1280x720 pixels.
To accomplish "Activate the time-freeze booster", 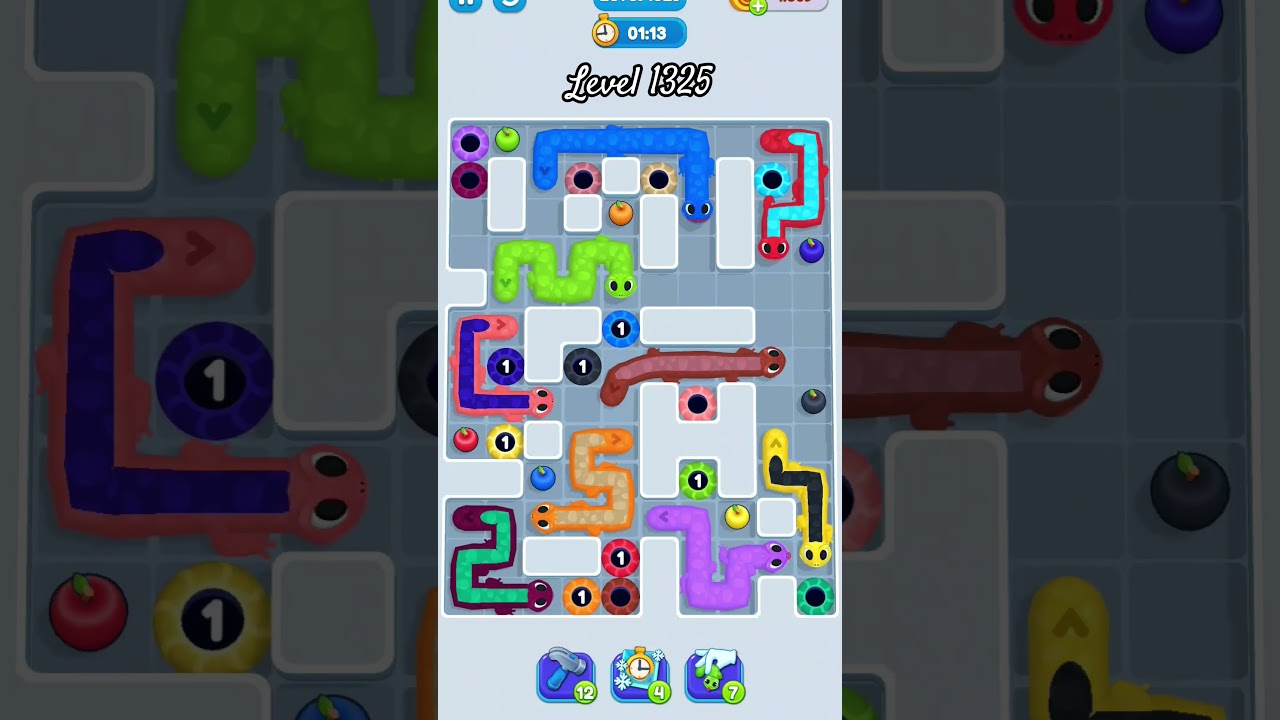I will coord(640,675).
